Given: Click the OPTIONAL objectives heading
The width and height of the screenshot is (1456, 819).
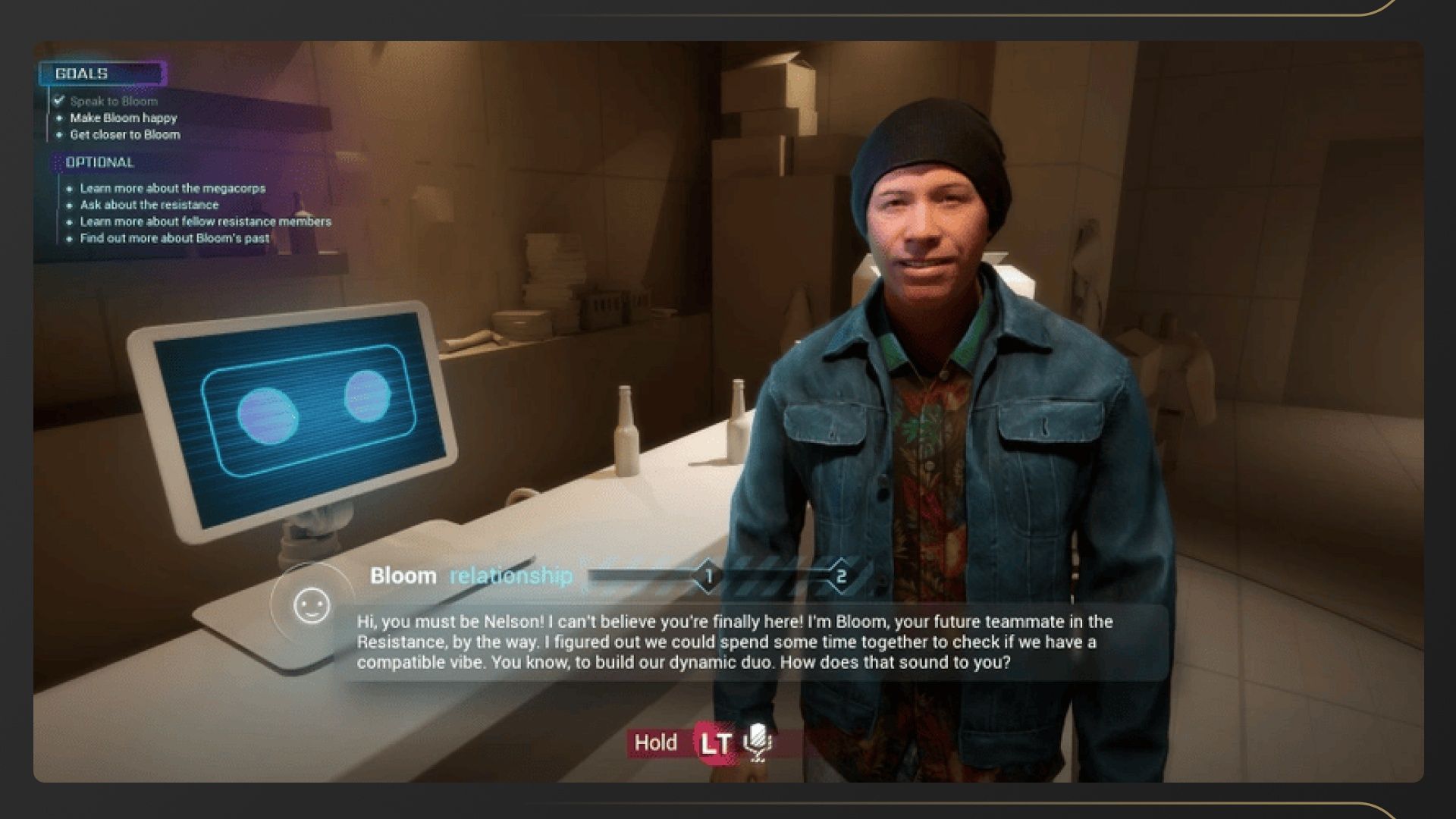Looking at the screenshot, I should click(99, 162).
